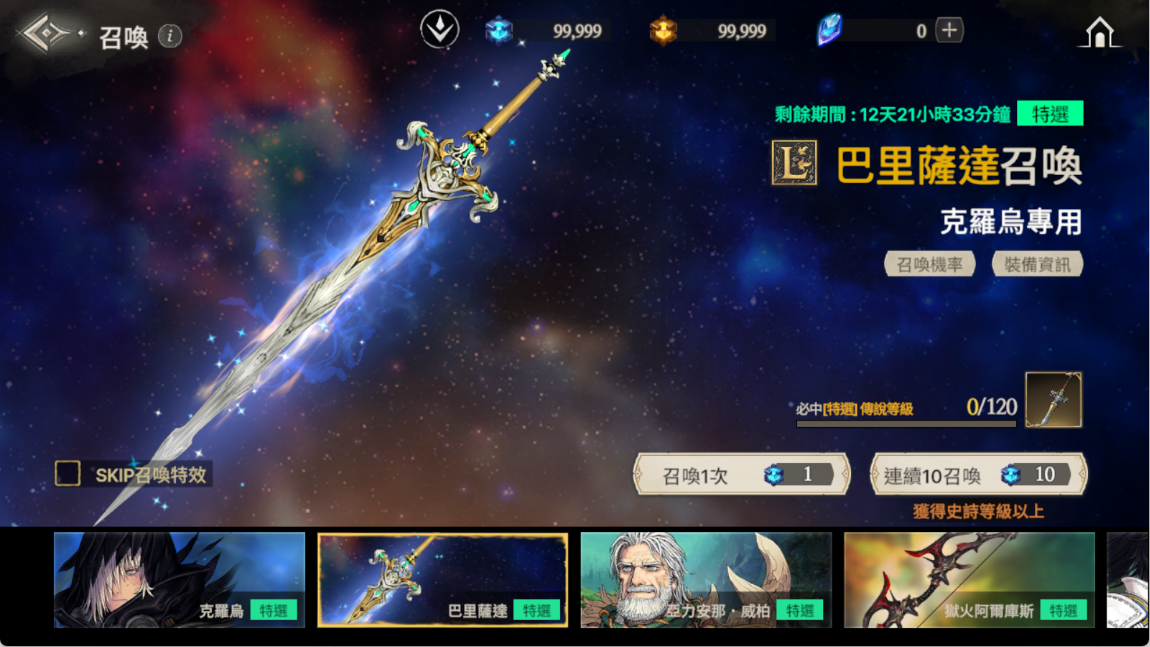Viewport: 1150px width, 647px height.
Task: View the guaranteed sword reward icon
Action: [1053, 400]
